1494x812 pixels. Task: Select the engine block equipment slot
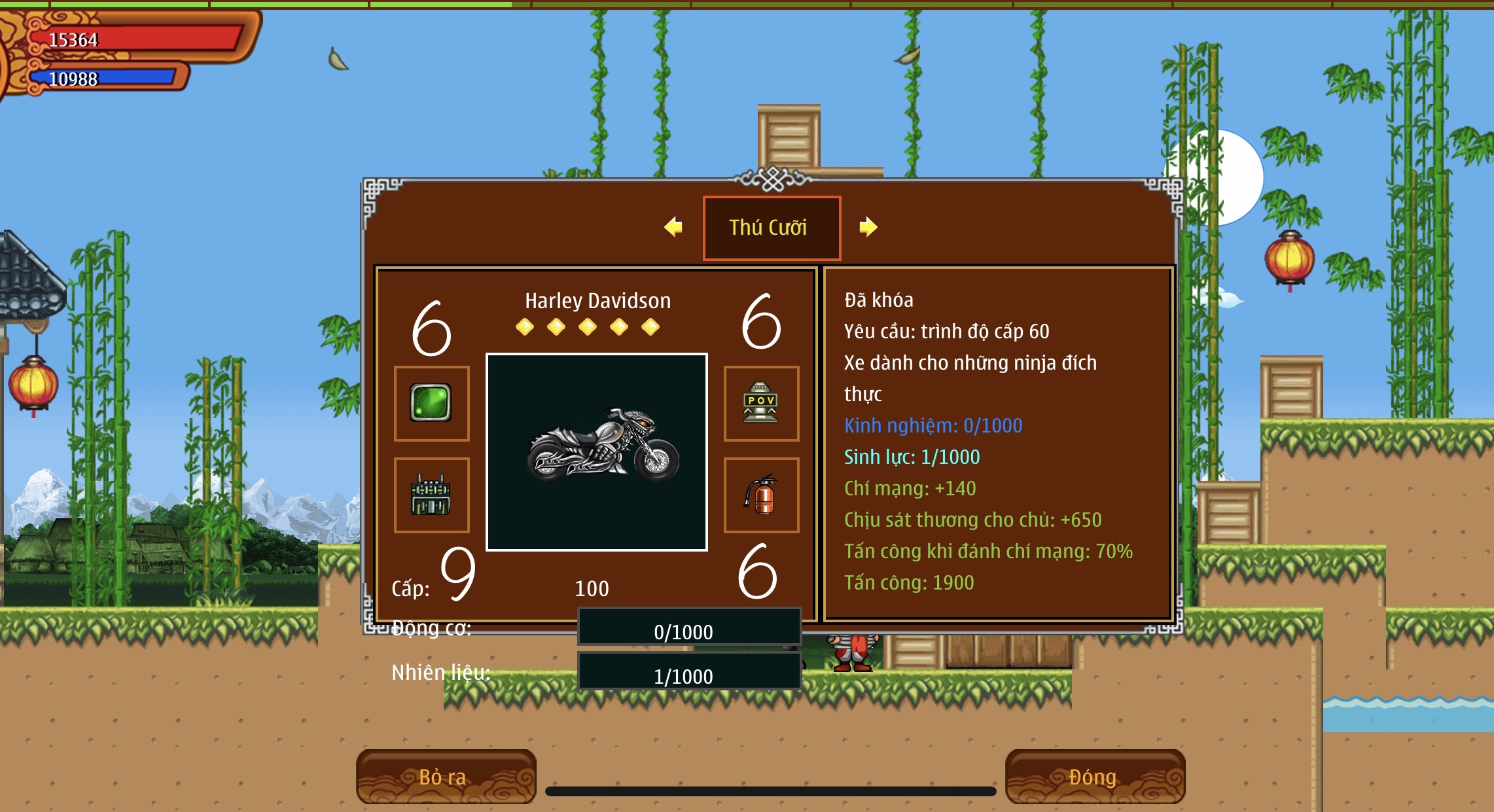[x=431, y=495]
